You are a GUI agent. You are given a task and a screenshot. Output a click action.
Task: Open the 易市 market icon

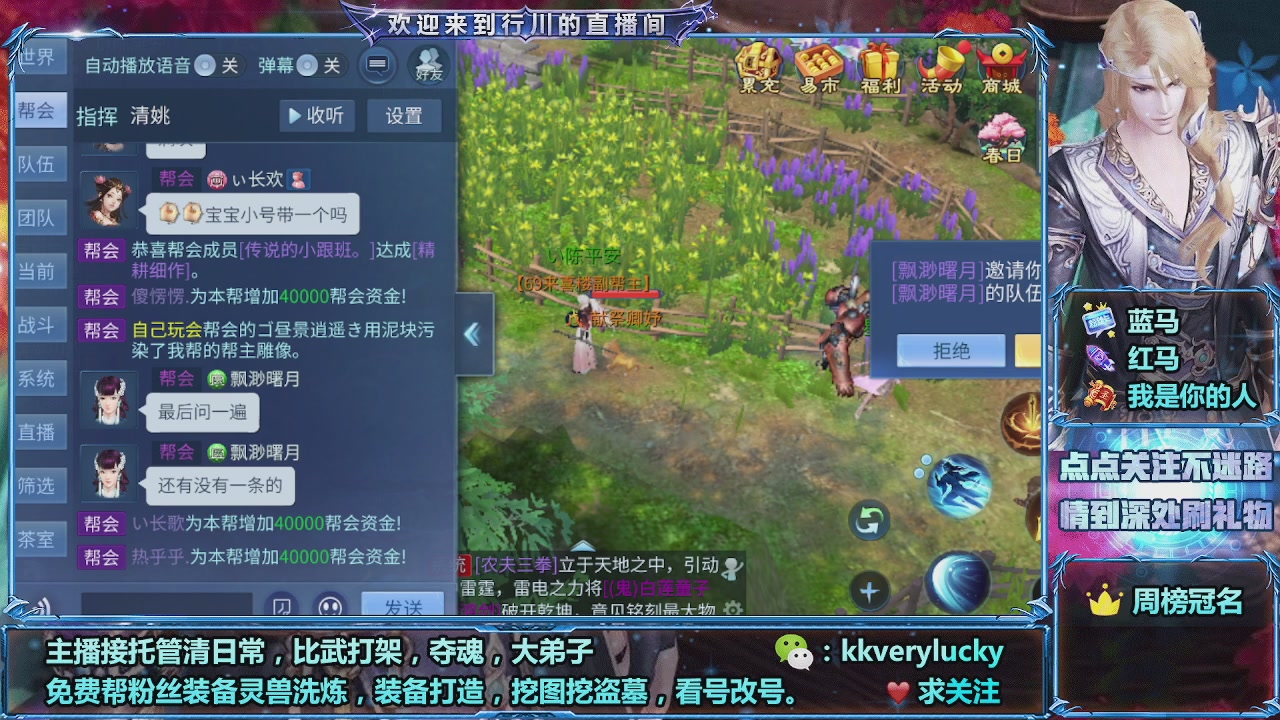(x=818, y=67)
